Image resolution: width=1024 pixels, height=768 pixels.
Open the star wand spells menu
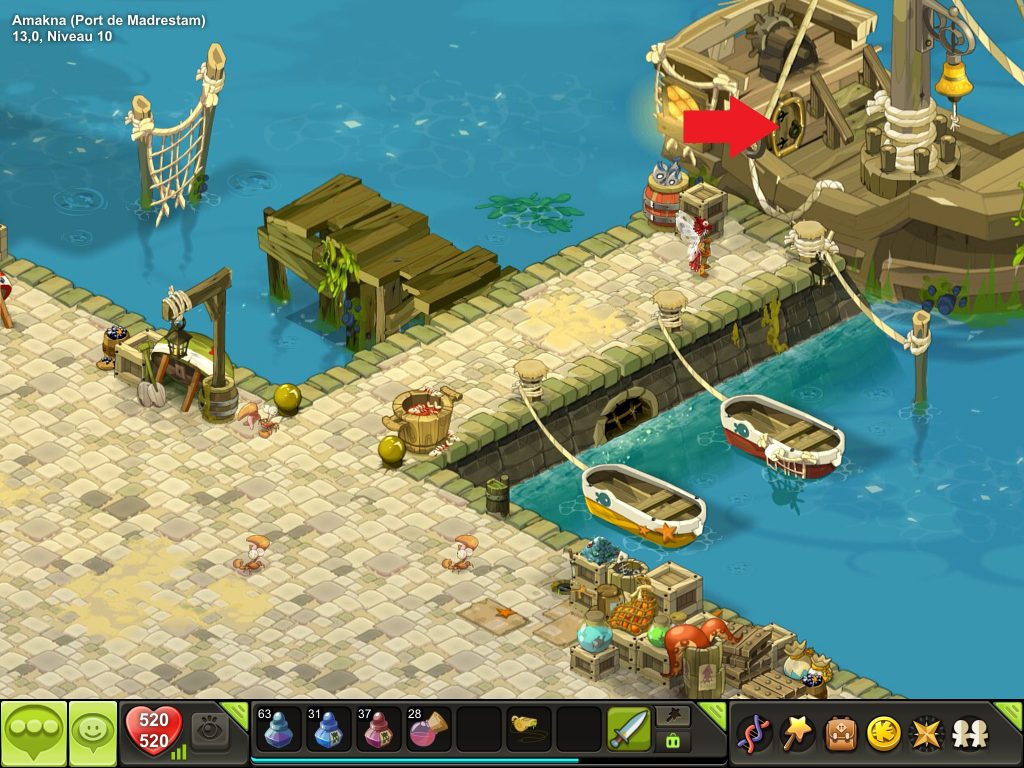[x=797, y=734]
